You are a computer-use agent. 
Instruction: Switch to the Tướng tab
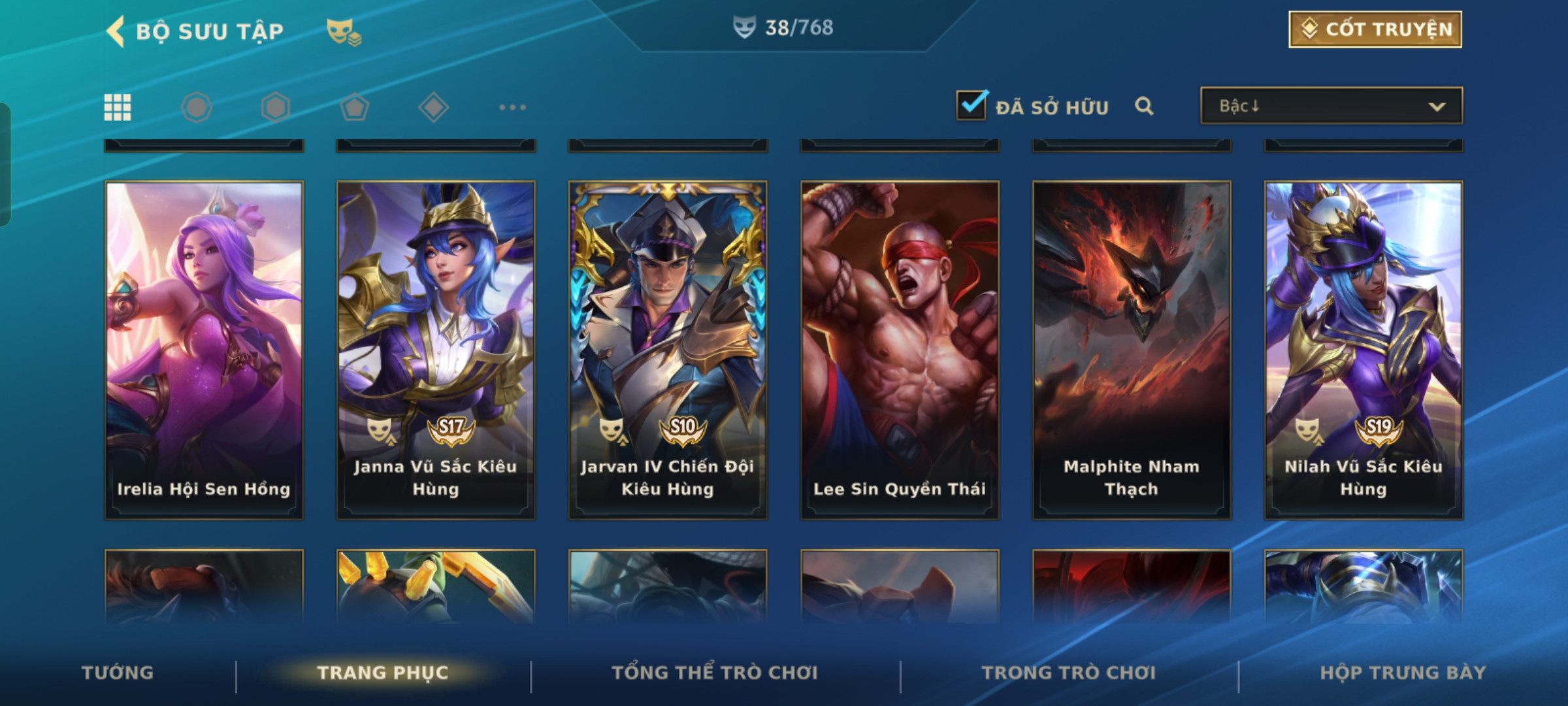pos(118,673)
